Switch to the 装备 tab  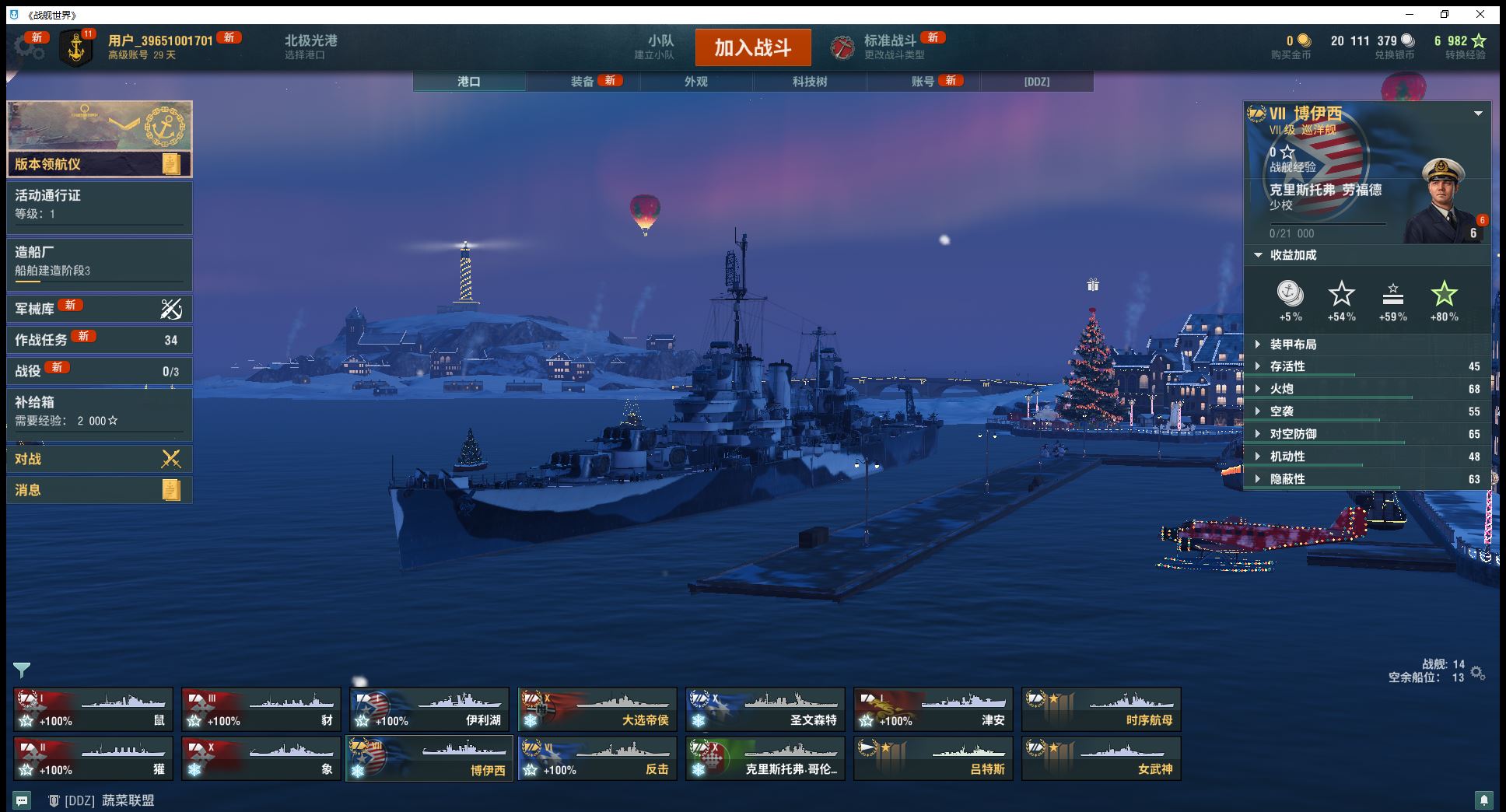583,81
